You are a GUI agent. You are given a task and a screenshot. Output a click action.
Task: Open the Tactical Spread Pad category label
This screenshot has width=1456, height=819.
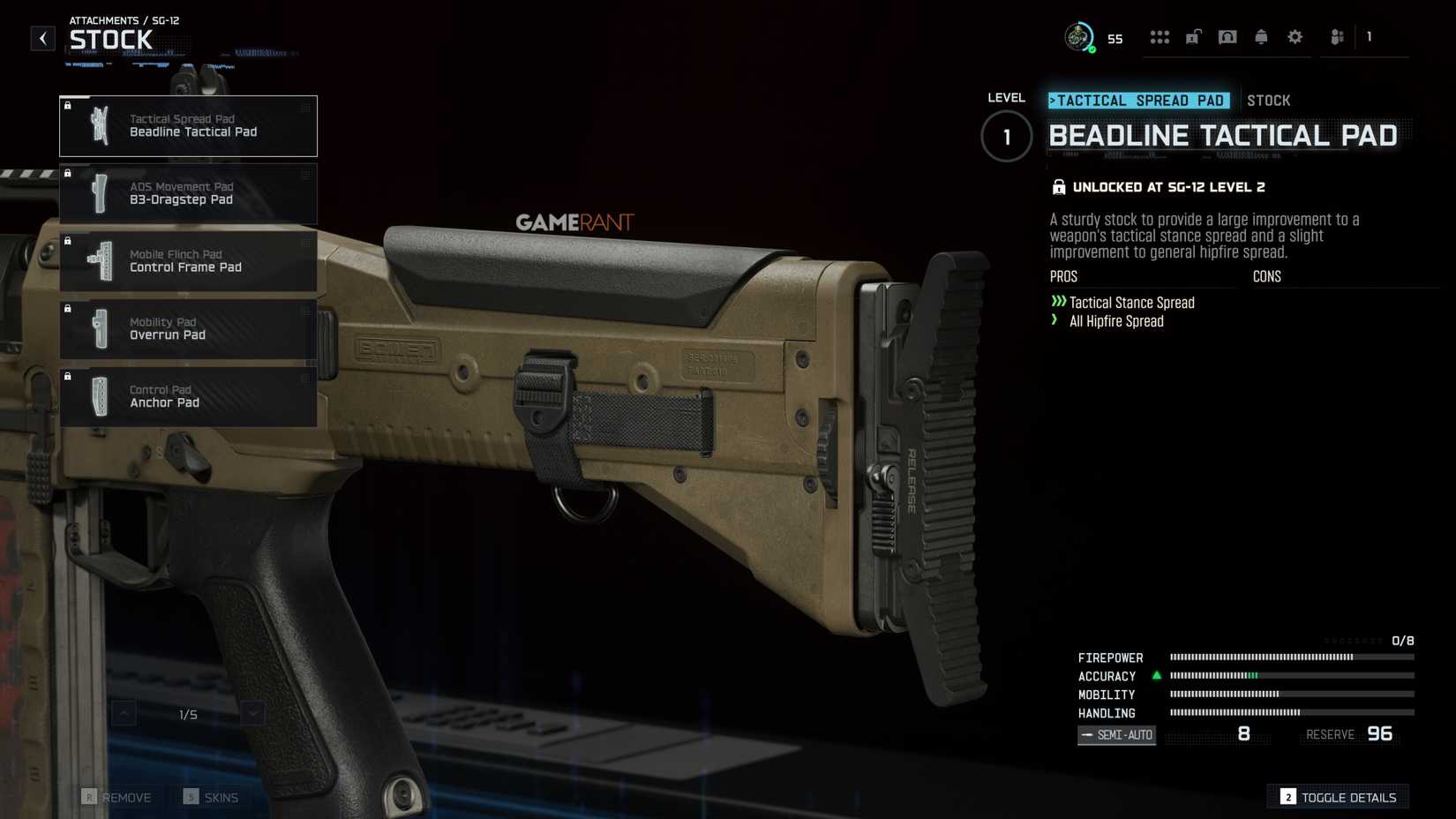tap(1138, 100)
